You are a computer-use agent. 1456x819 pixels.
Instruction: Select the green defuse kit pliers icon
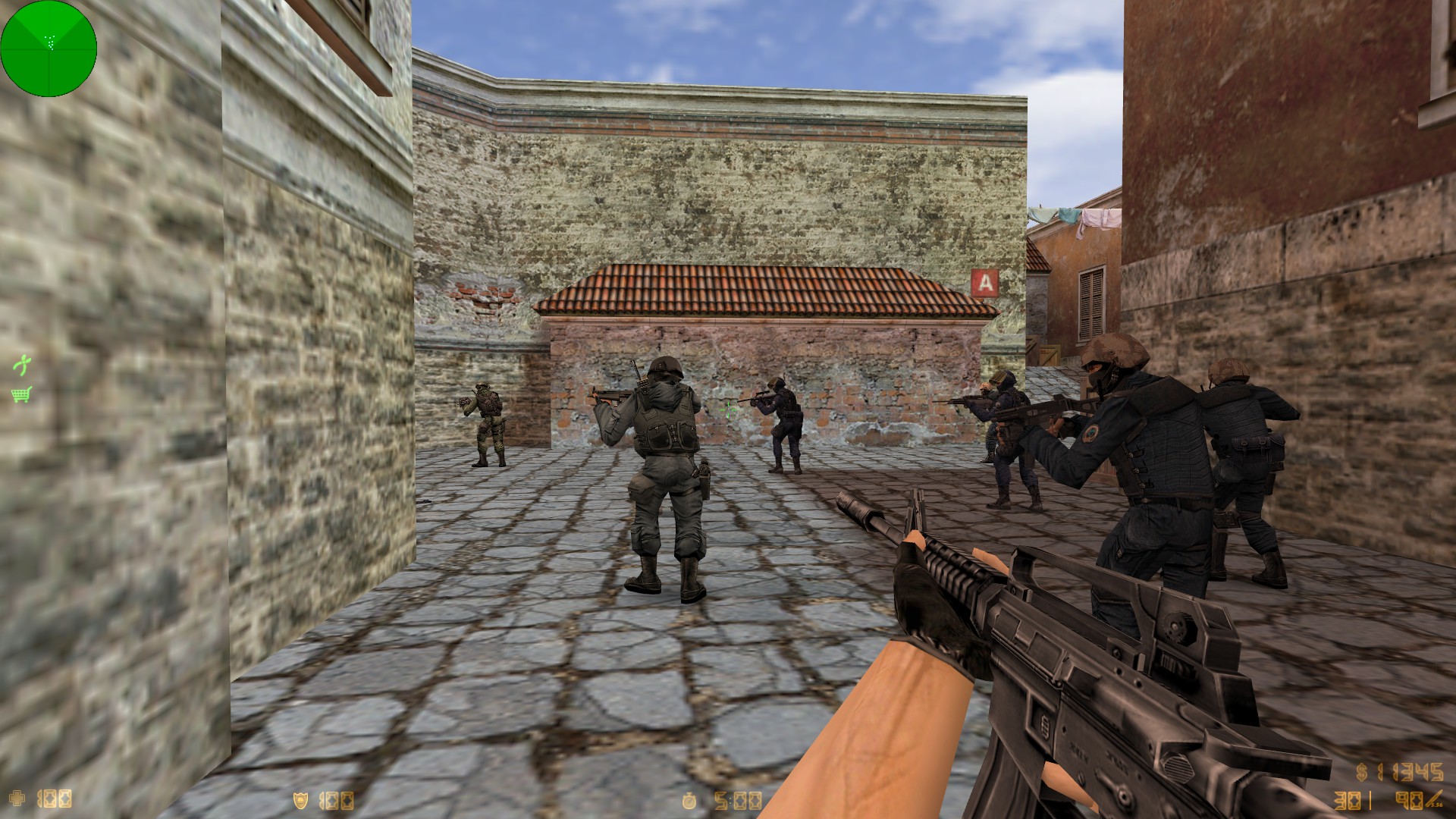tap(22, 366)
